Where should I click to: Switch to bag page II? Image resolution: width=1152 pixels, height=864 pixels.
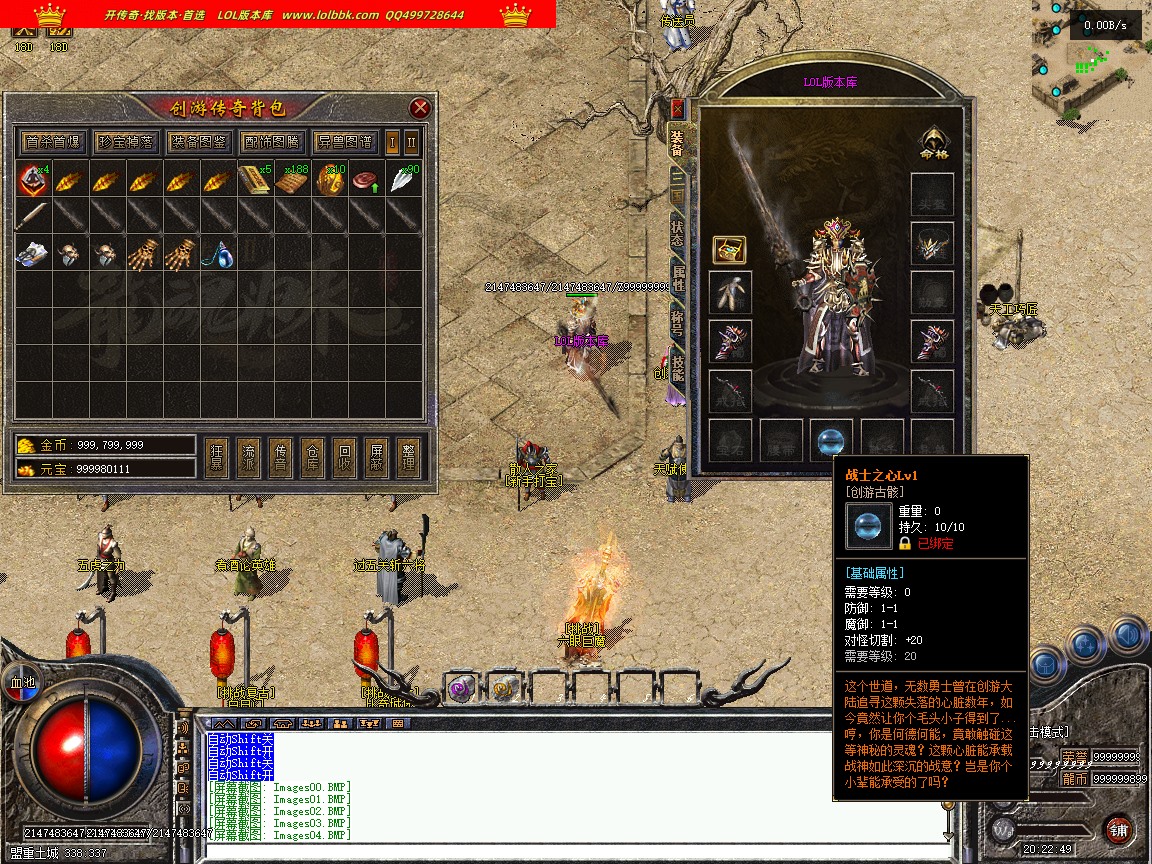pos(411,142)
